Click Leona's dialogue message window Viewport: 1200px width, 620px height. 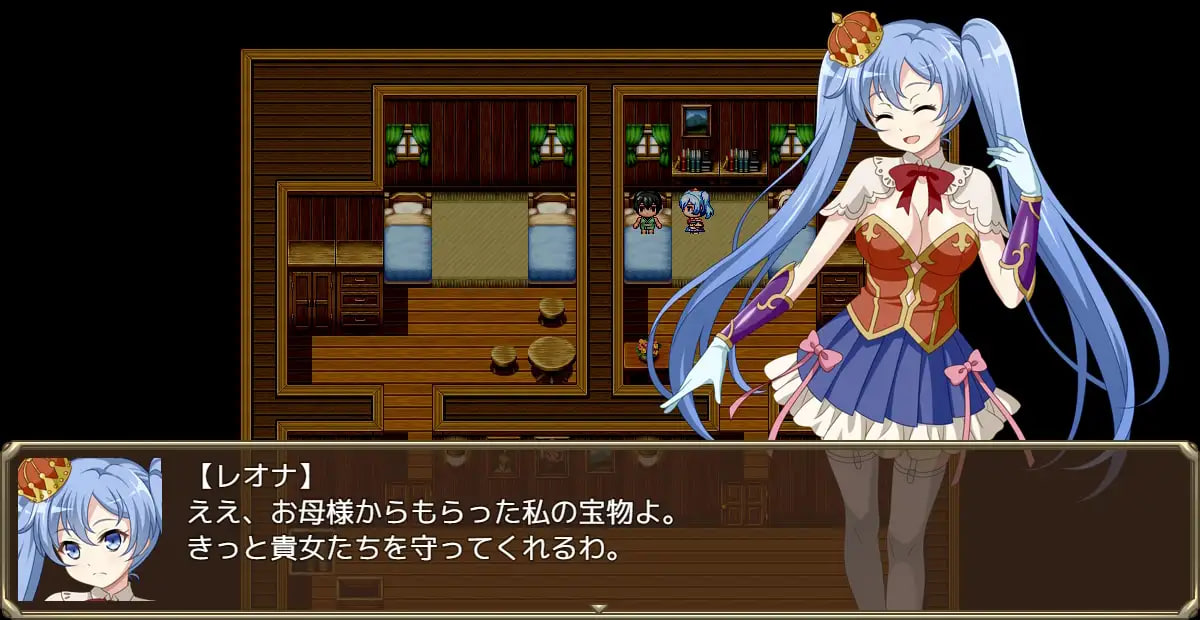coord(600,527)
